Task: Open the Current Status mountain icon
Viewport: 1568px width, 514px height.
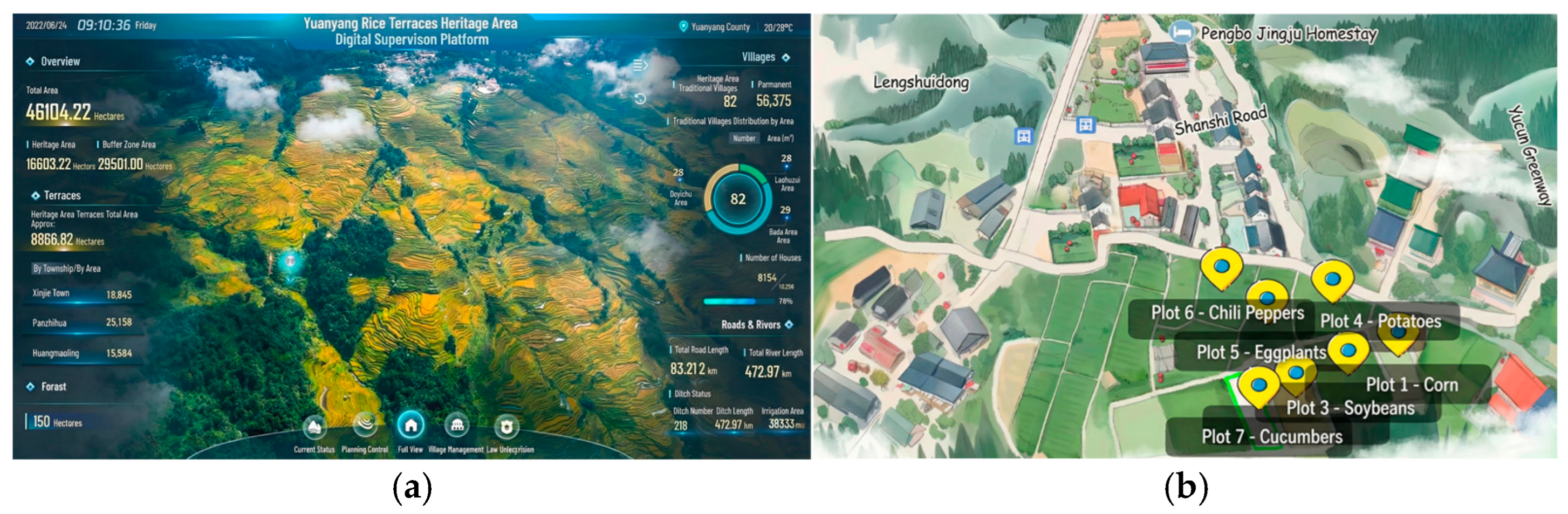Action: [x=314, y=426]
